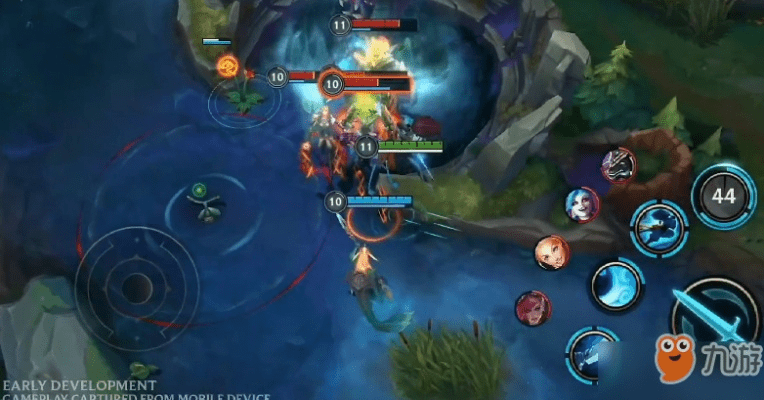Activate the blue swirl ability
This screenshot has height=400, width=764.
coord(616,285)
